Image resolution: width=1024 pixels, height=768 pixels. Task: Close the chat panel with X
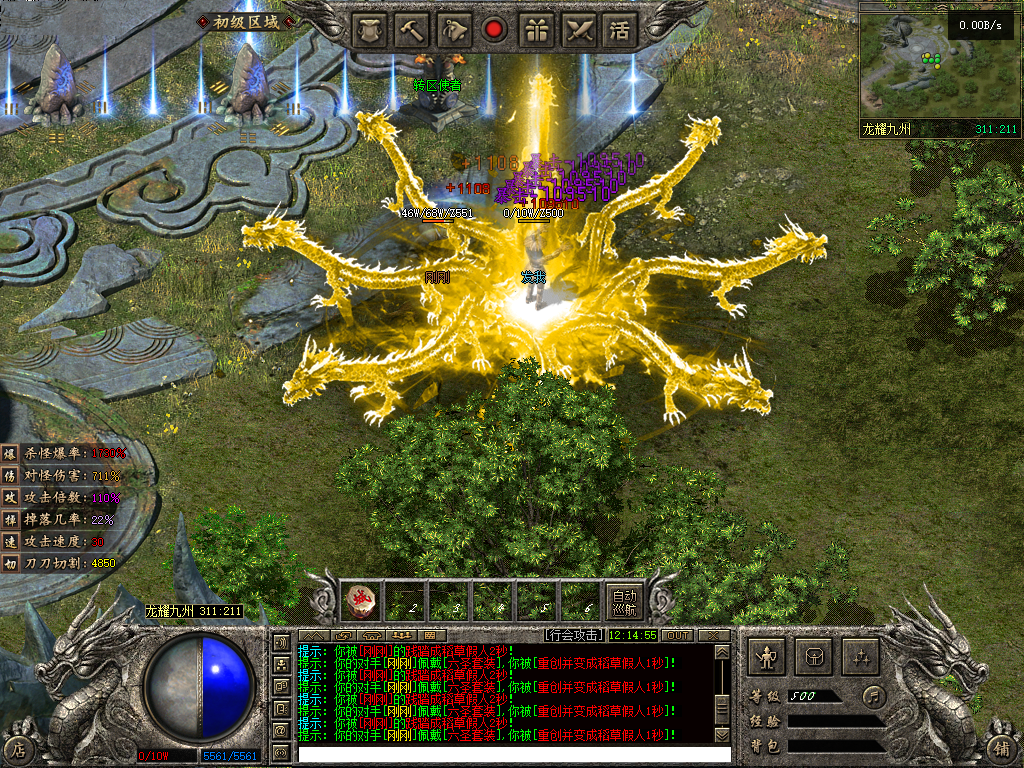[713, 635]
